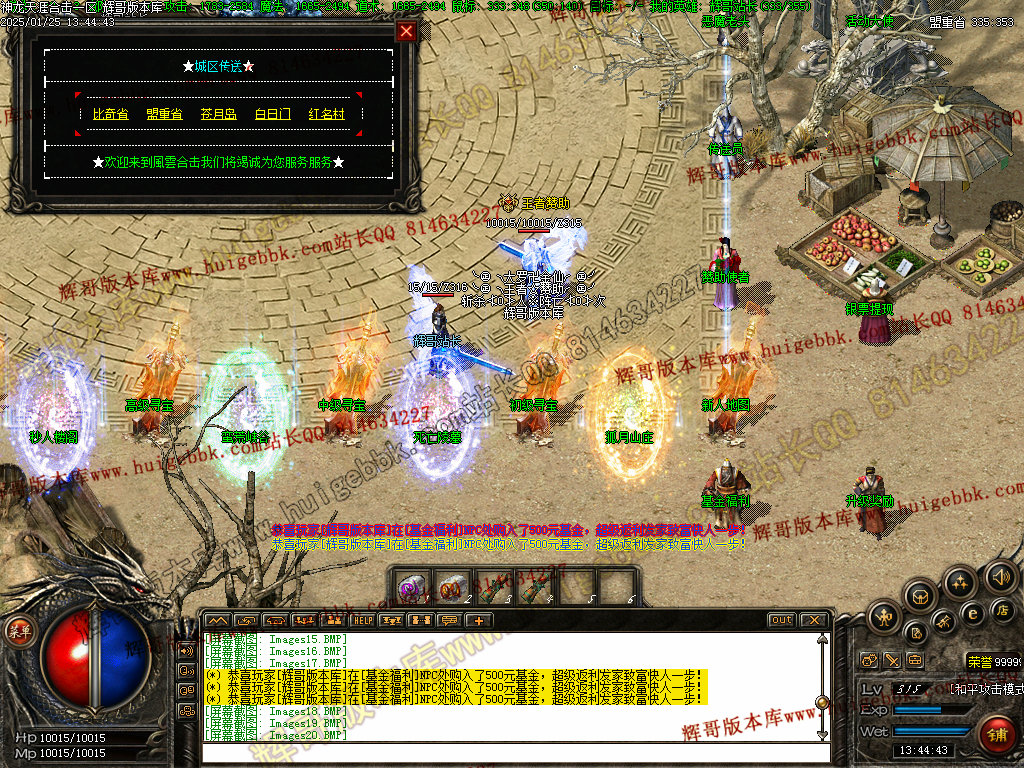Open the 店 store round icon
The height and width of the screenshot is (768, 1024).
click(x=1002, y=610)
